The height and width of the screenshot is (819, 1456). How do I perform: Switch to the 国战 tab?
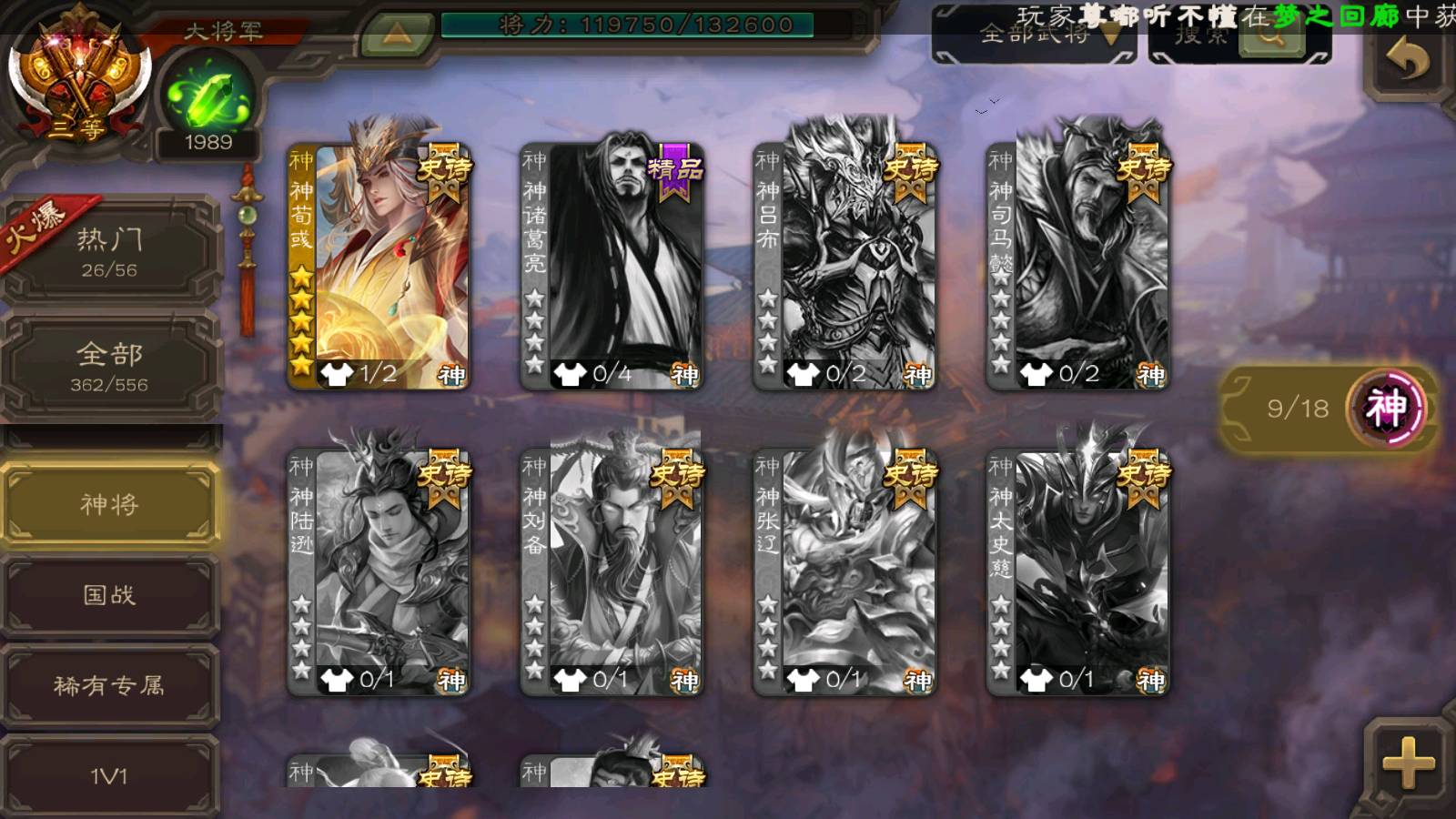coord(109,595)
